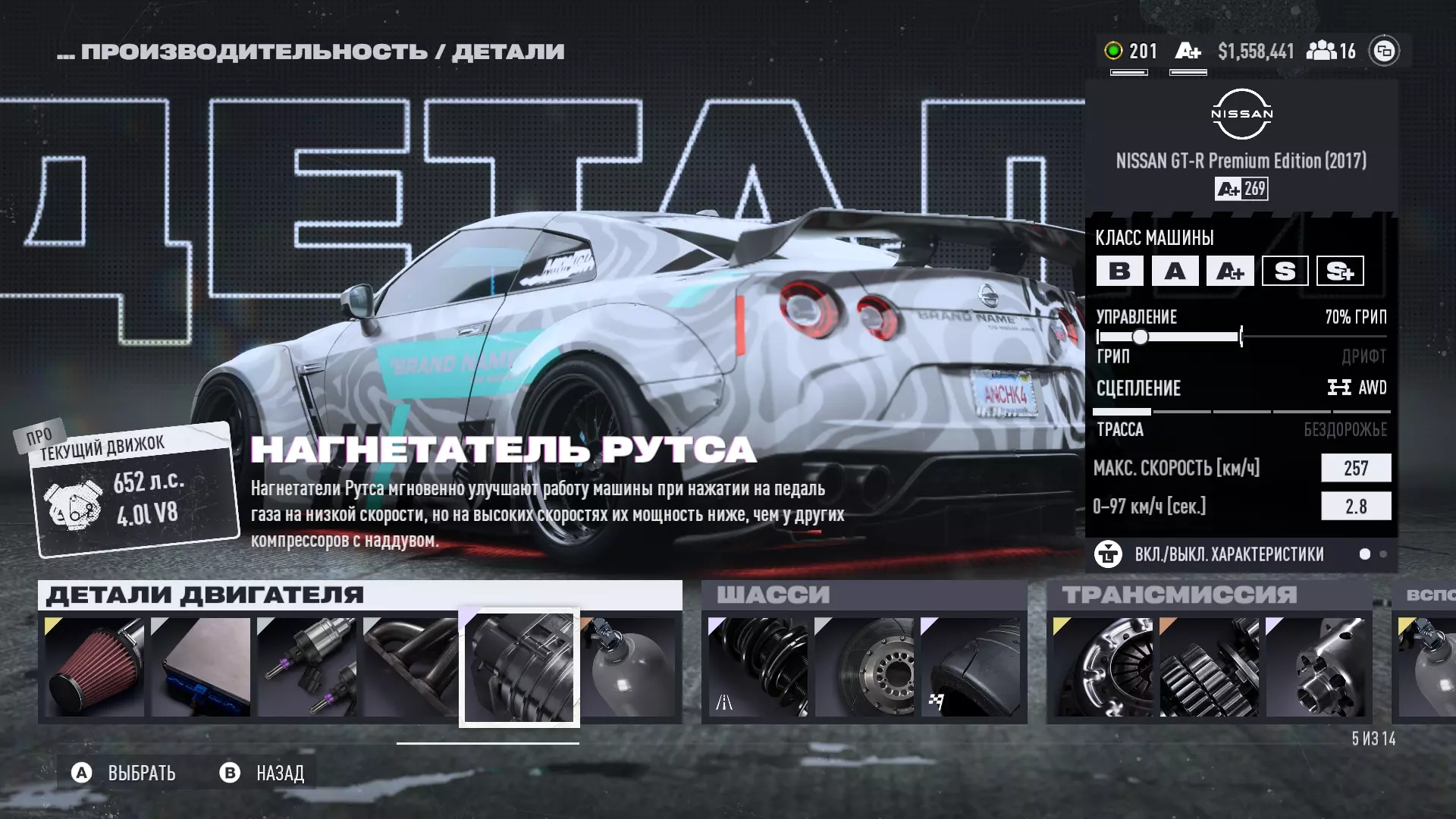Select the A+ class box
Viewport: 1456px width, 819px height.
click(x=1230, y=271)
